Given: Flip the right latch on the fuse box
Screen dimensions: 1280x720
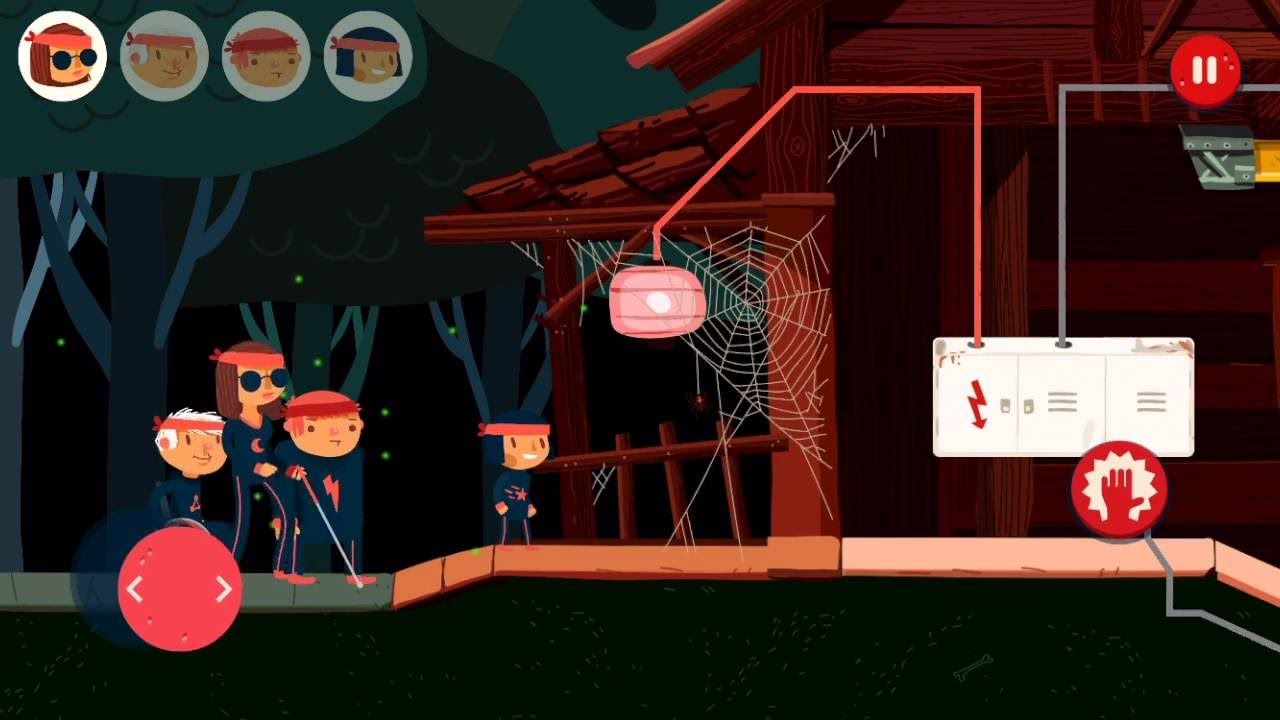Looking at the screenshot, I should coord(1028,406).
